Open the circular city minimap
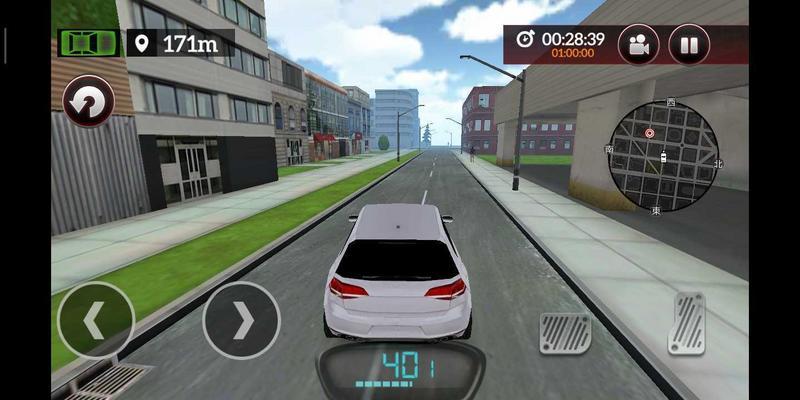This screenshot has width=800, height=400. click(x=663, y=156)
